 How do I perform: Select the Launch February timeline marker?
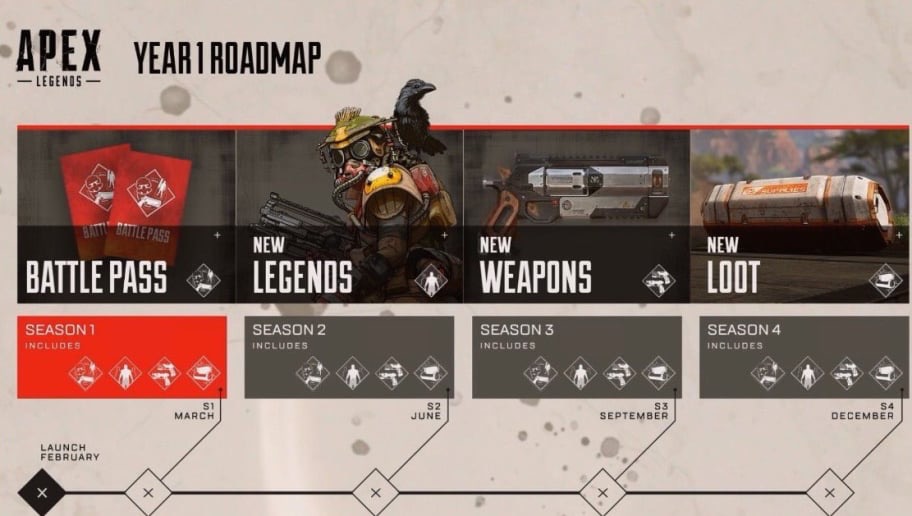(41, 492)
